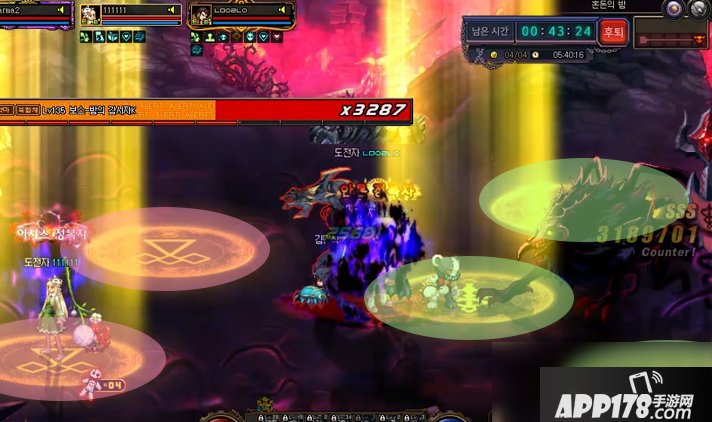Toggle voice speaker icon for player LOOELO
Image resolution: width=712 pixels, height=422 pixels.
click(283, 10)
